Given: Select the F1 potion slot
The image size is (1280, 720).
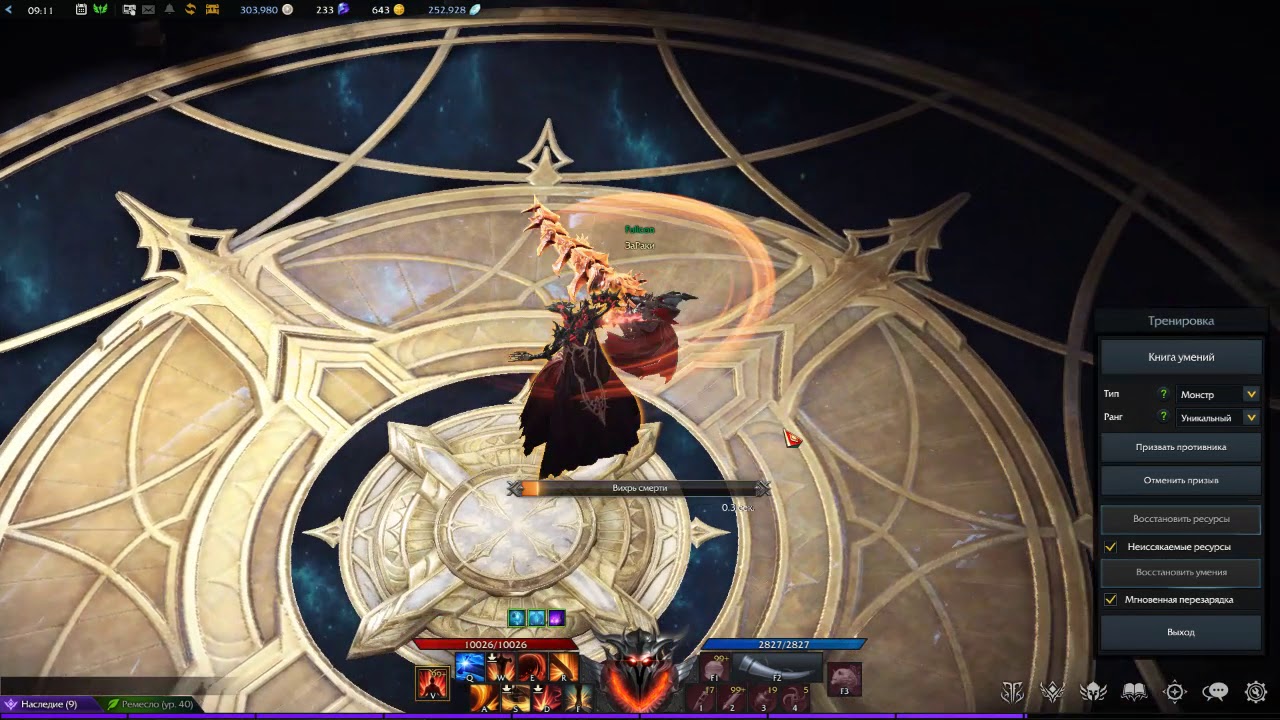Looking at the screenshot, I should coord(714,667).
